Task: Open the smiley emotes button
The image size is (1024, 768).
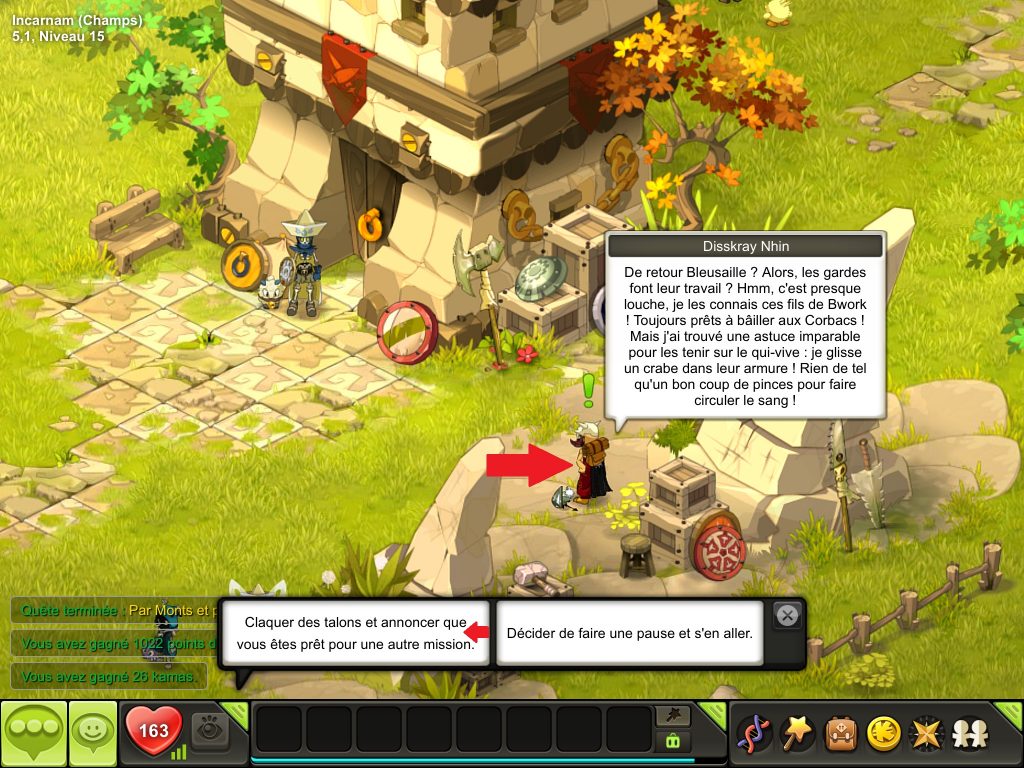Action: (x=93, y=734)
